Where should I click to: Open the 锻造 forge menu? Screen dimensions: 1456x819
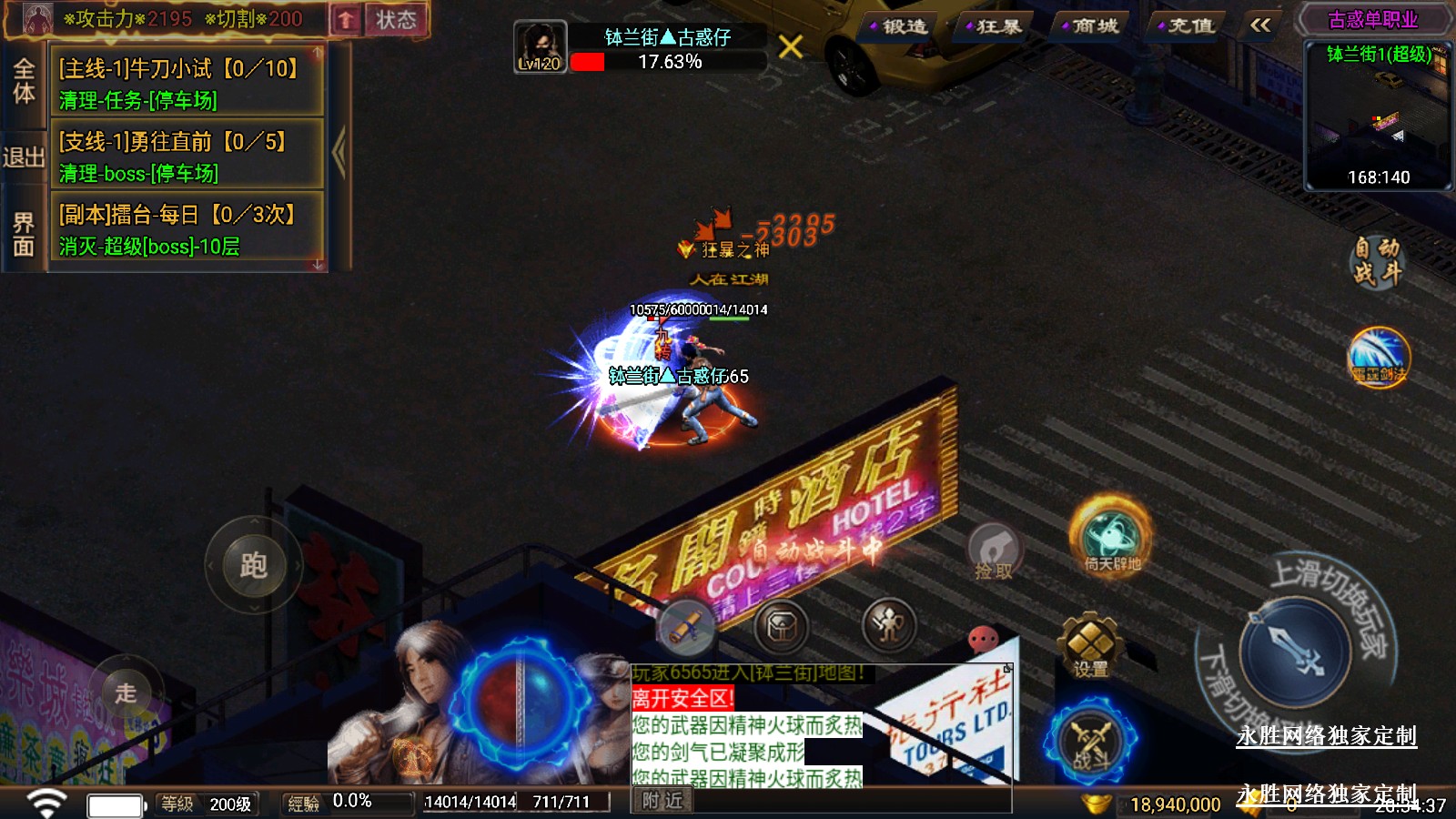[x=903, y=26]
